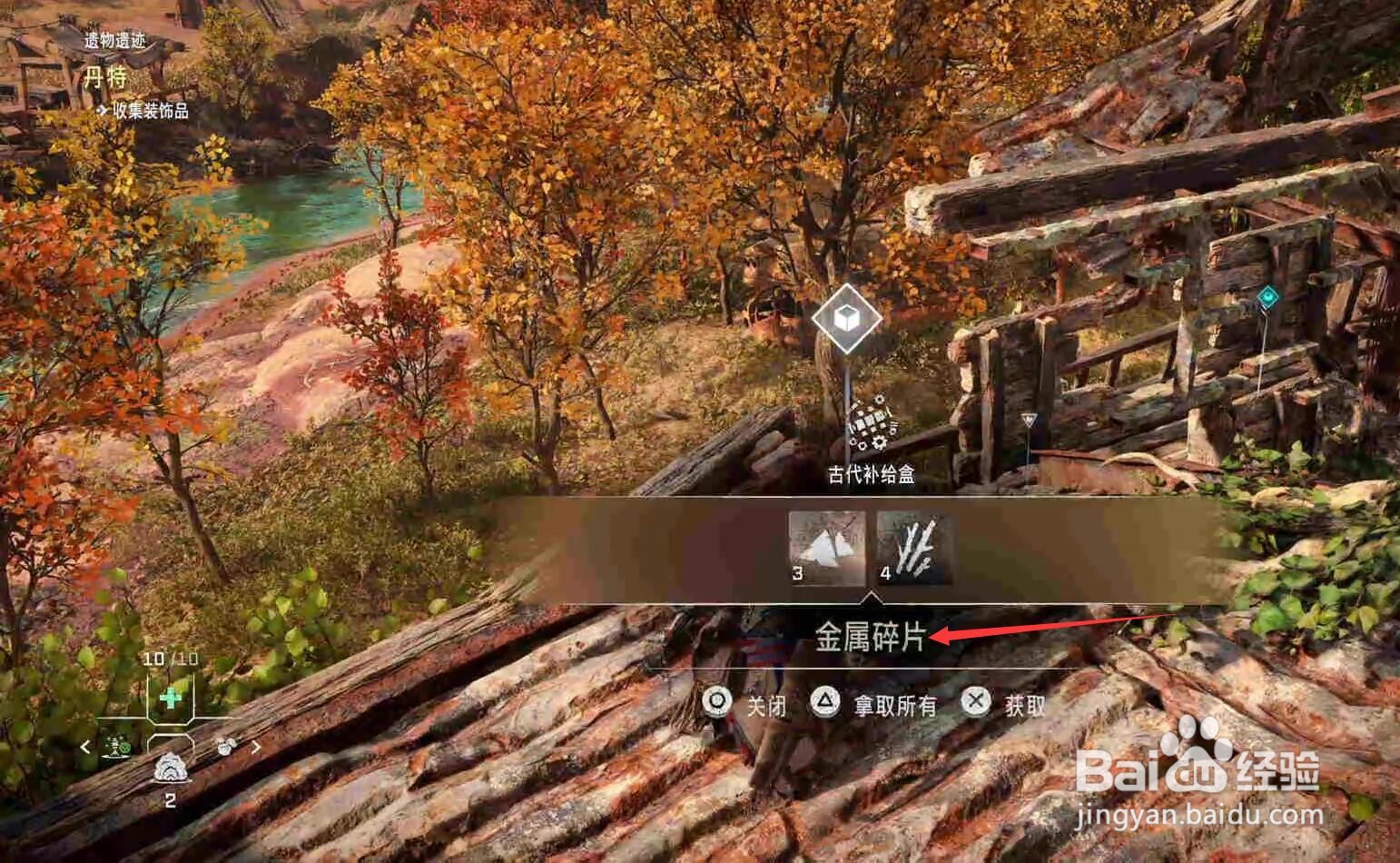Cycle tools with the left arrow
The image size is (1400, 863).
pyautogui.click(x=86, y=747)
